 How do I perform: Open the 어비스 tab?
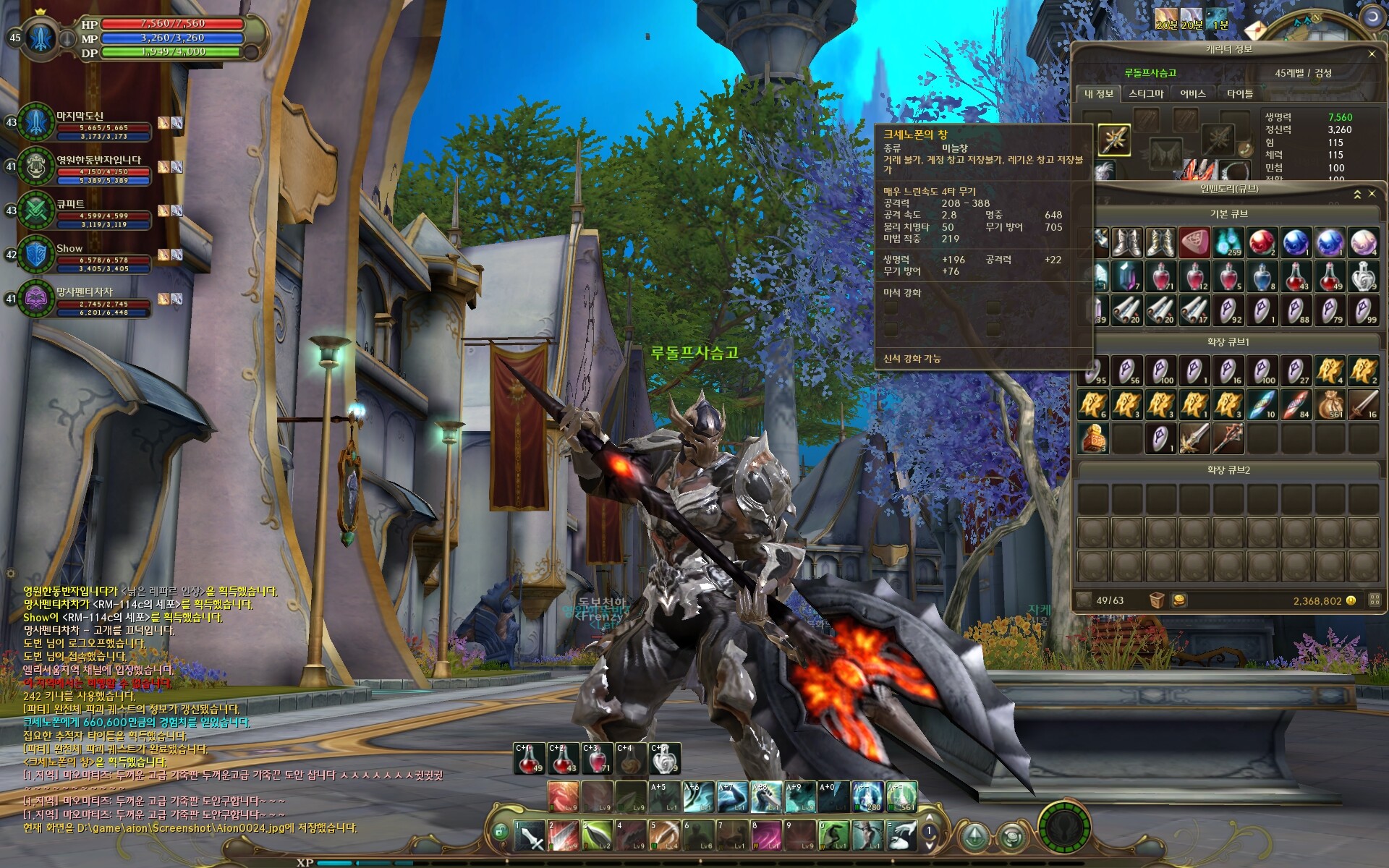click(1193, 94)
